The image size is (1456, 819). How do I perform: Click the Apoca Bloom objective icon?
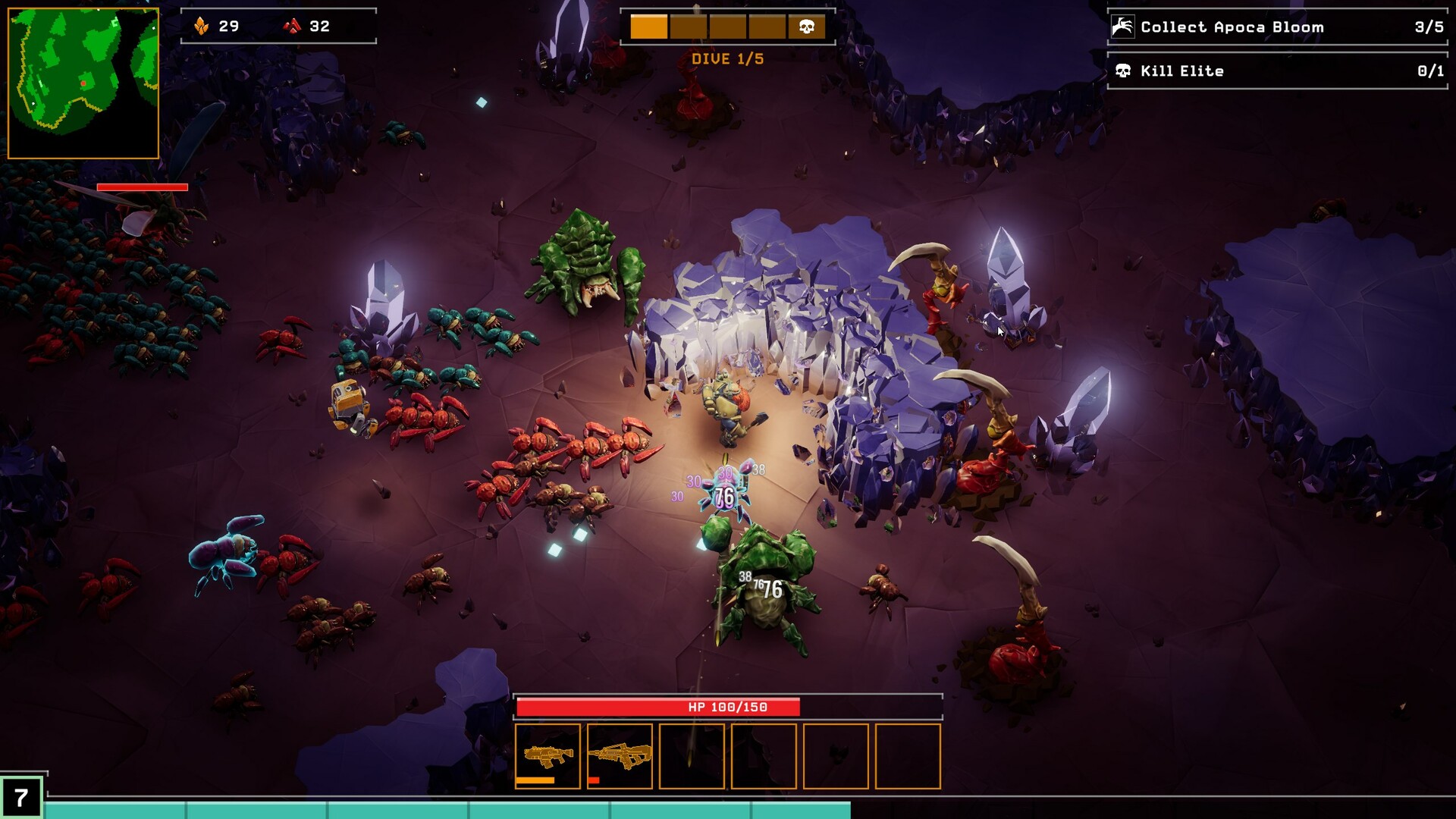1122,27
